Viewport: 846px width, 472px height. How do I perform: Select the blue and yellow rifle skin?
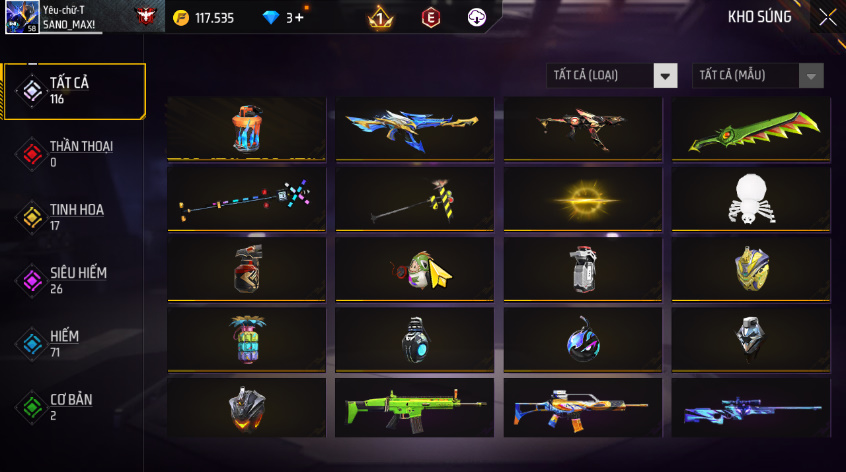[x=414, y=128]
